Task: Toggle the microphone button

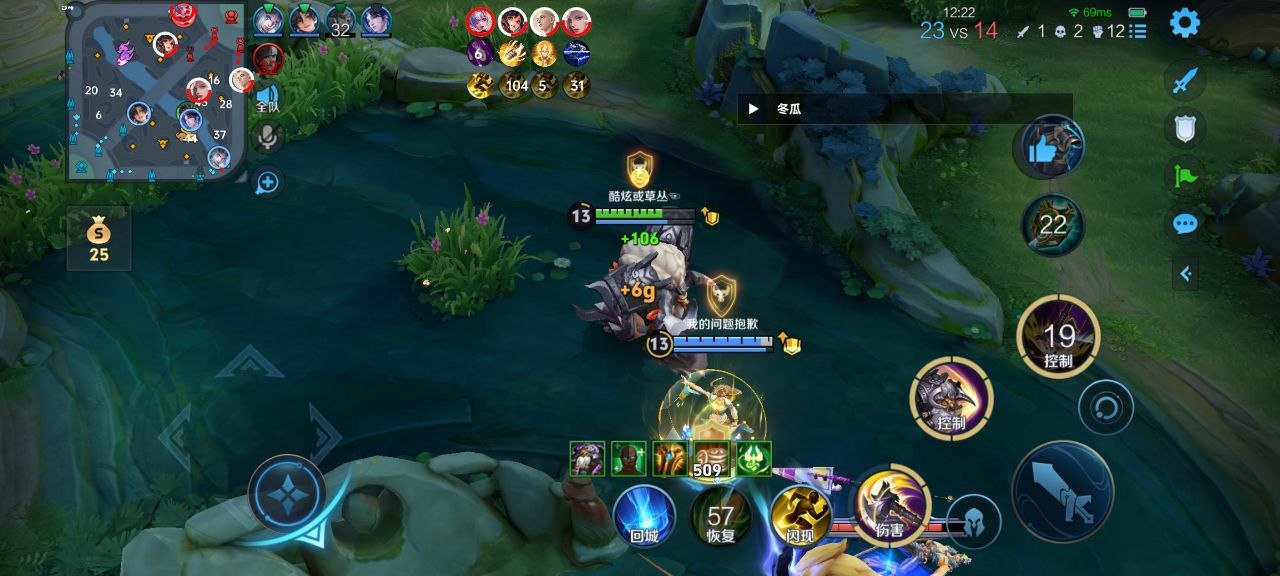Action: 267,137
